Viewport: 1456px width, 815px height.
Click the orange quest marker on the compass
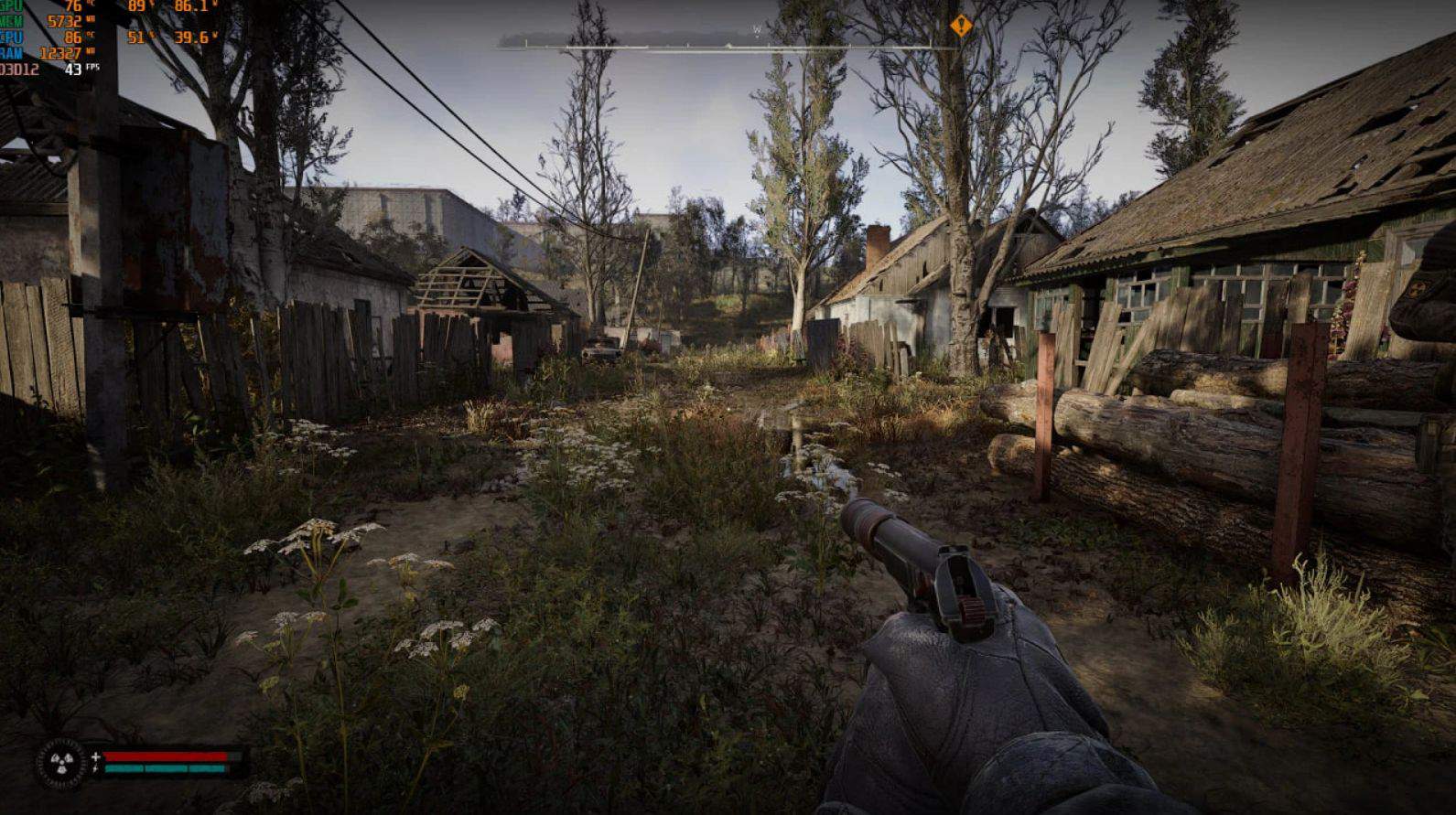[x=961, y=26]
